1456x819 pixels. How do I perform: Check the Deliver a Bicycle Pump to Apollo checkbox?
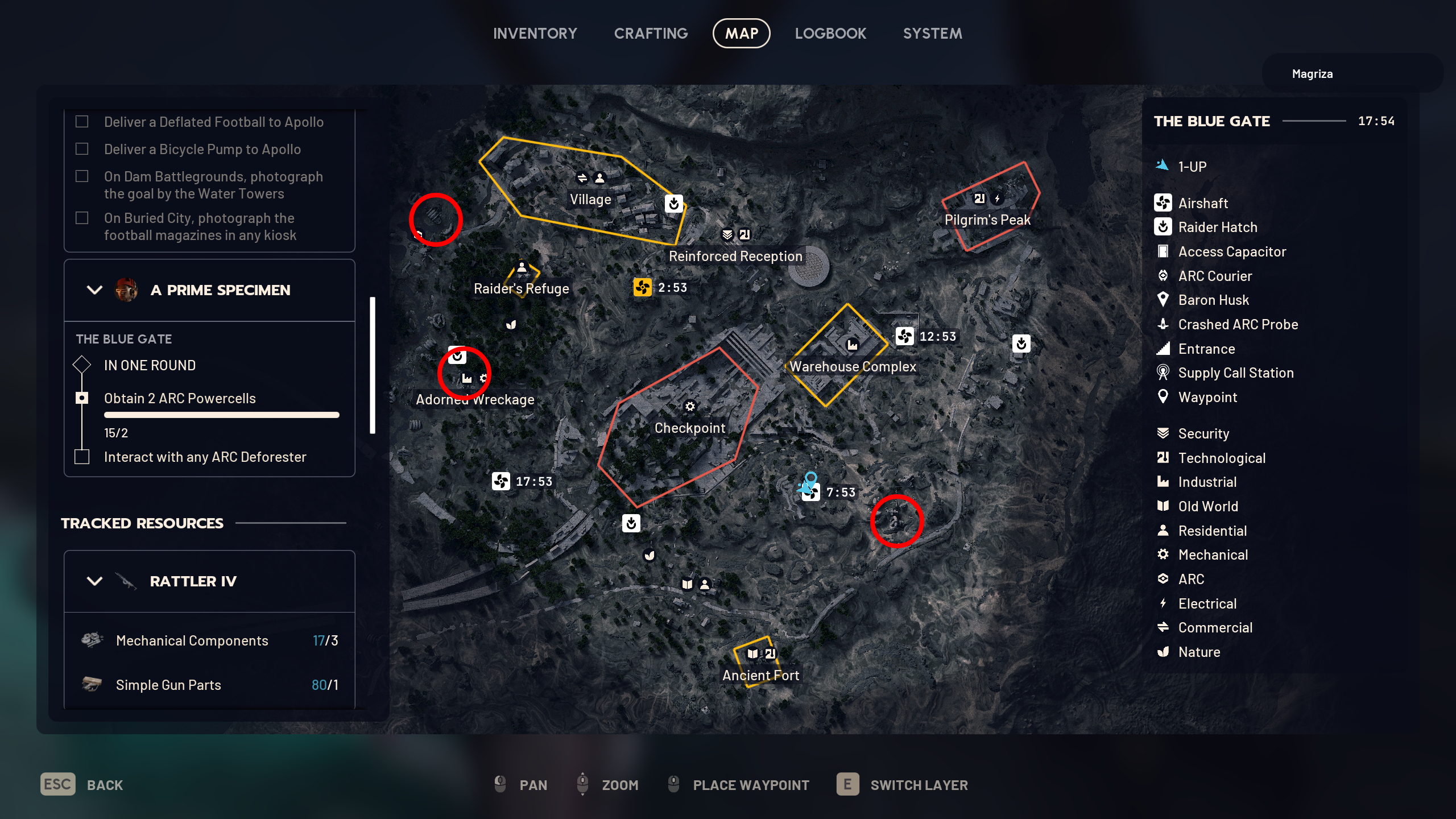click(82, 148)
